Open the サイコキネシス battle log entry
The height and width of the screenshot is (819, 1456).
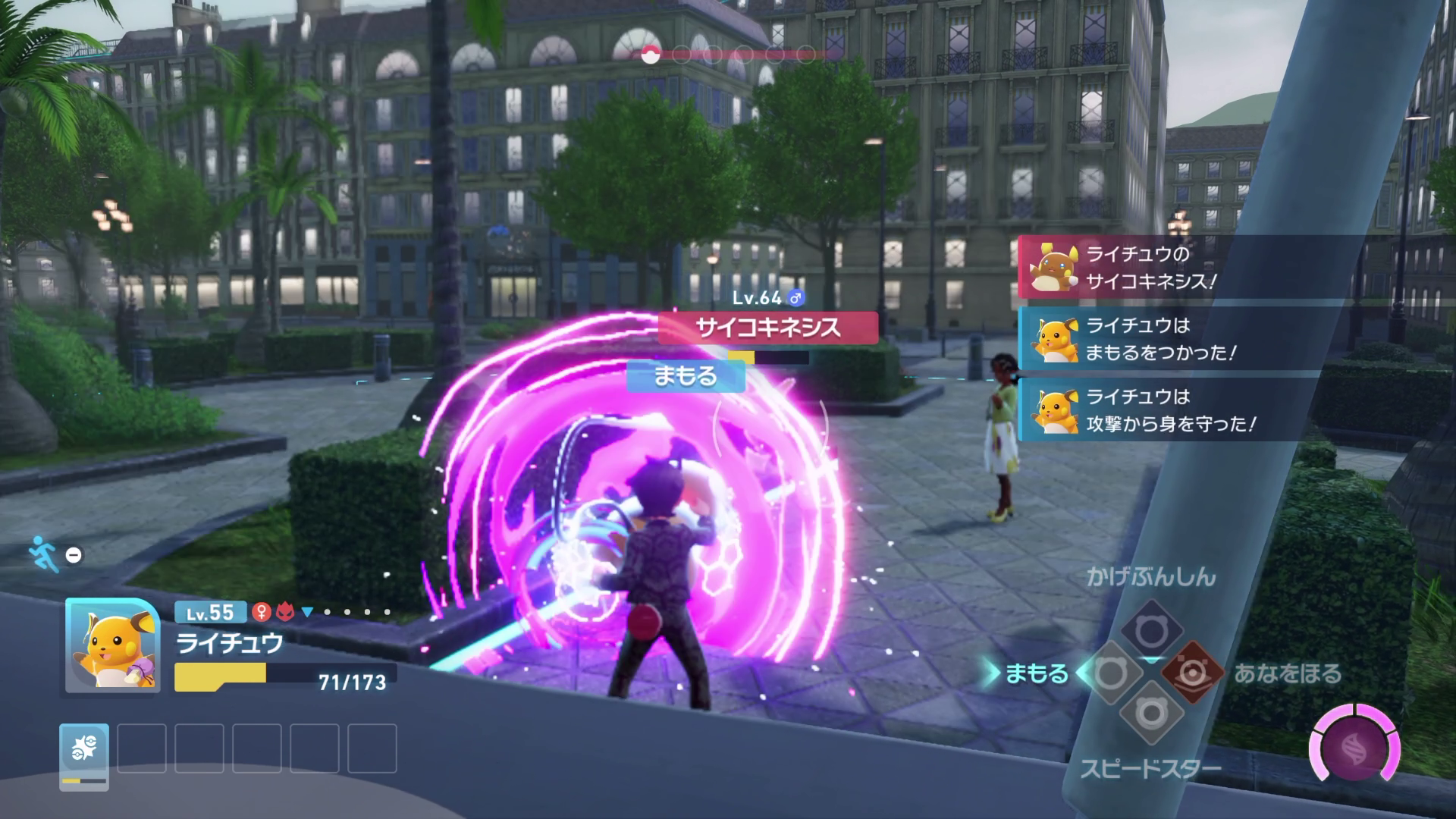pyautogui.click(x=1236, y=267)
